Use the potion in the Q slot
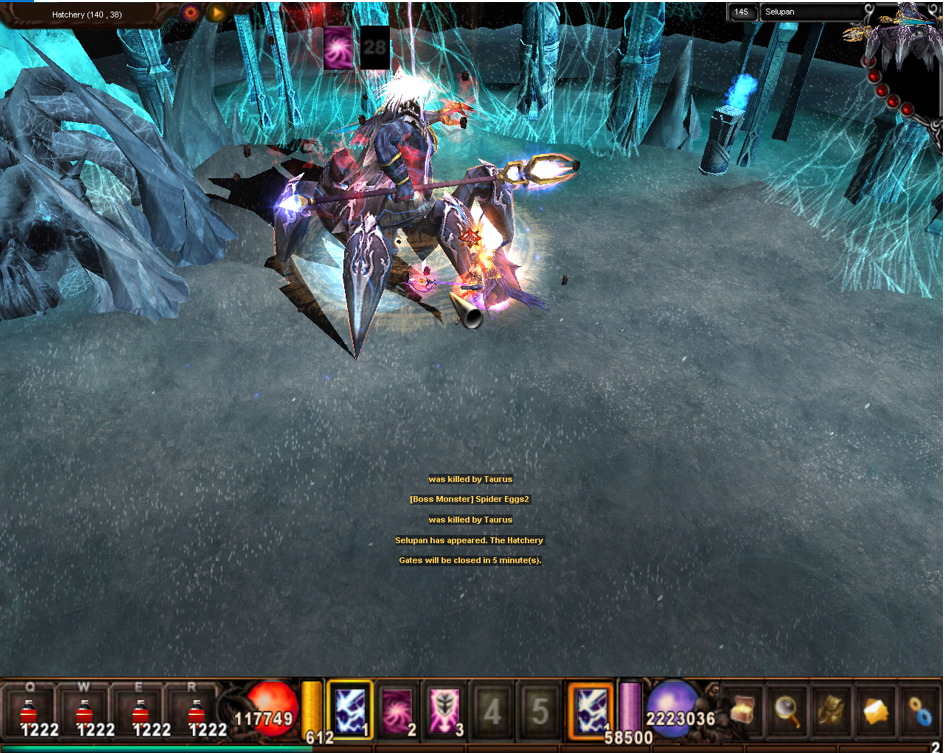The width and height of the screenshot is (945, 753). 29,711
